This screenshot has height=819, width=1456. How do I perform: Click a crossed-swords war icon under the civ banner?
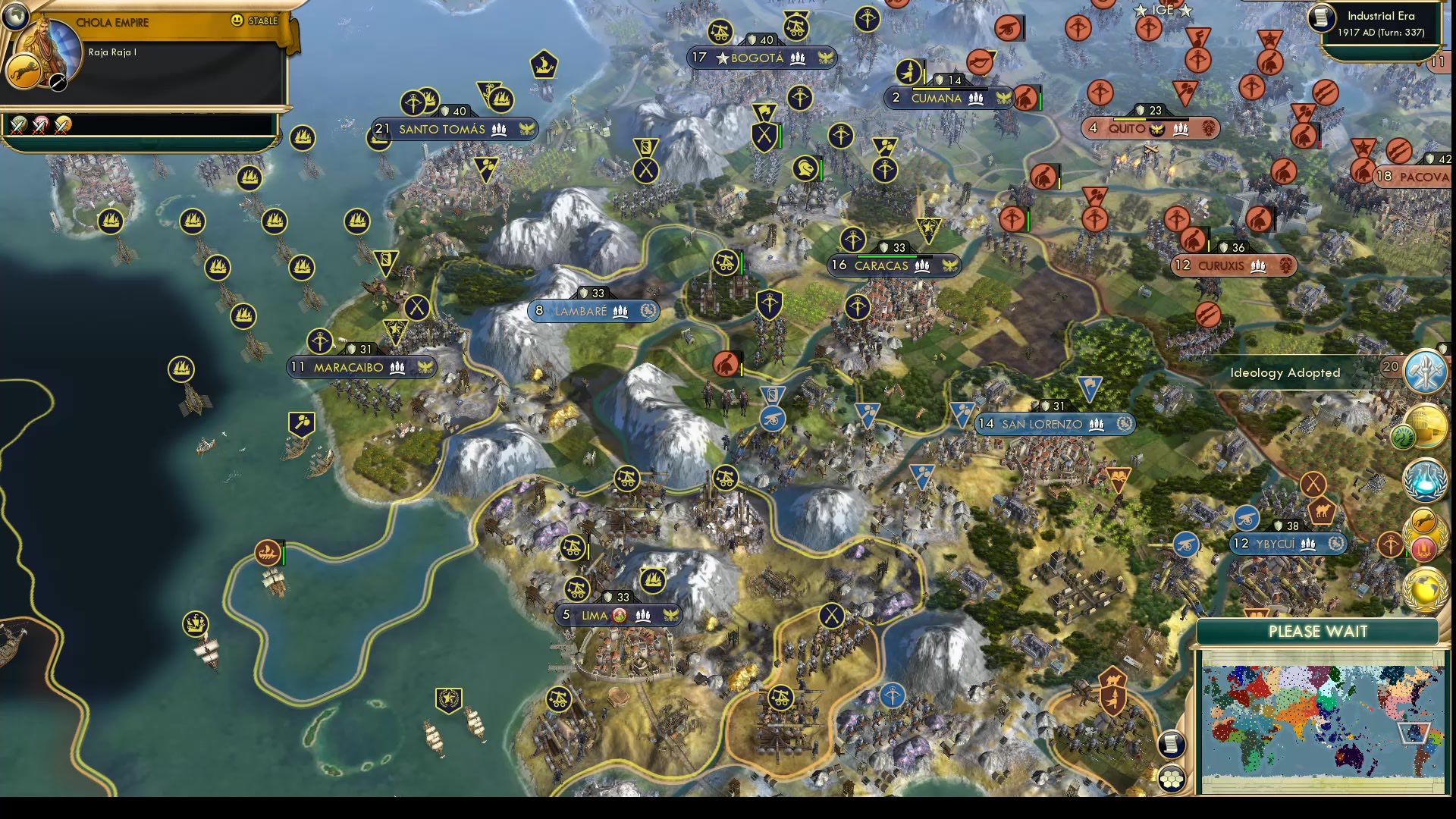coord(19,125)
